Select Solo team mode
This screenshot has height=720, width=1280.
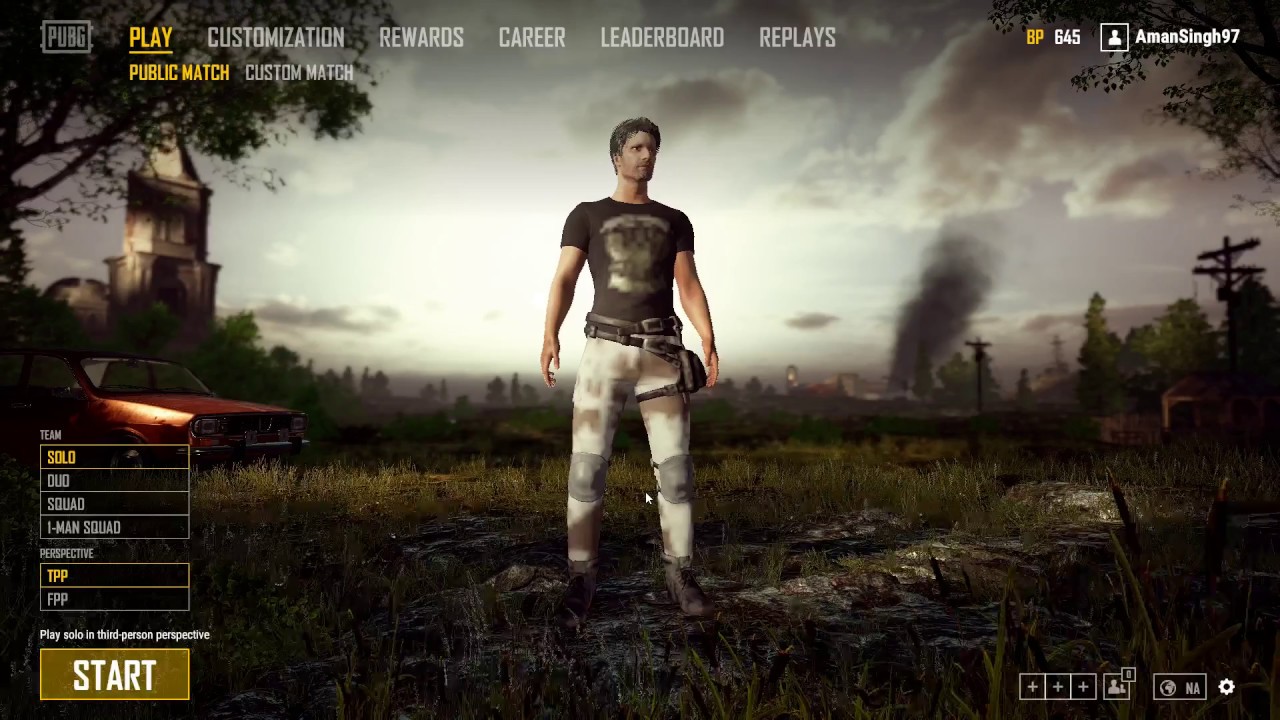114,457
